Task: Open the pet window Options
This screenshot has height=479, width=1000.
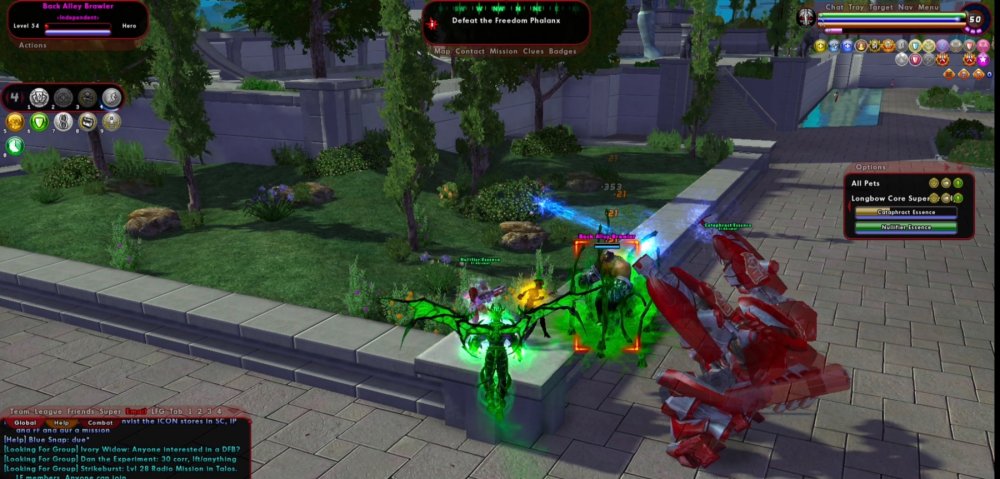Action: [872, 167]
